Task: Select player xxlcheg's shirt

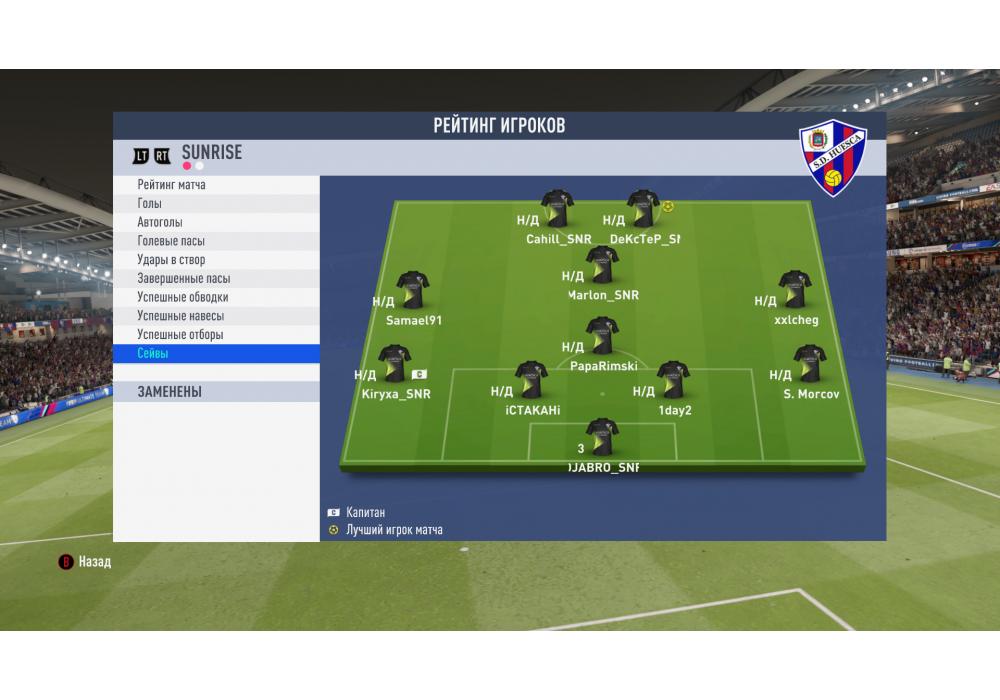Action: coord(795,289)
